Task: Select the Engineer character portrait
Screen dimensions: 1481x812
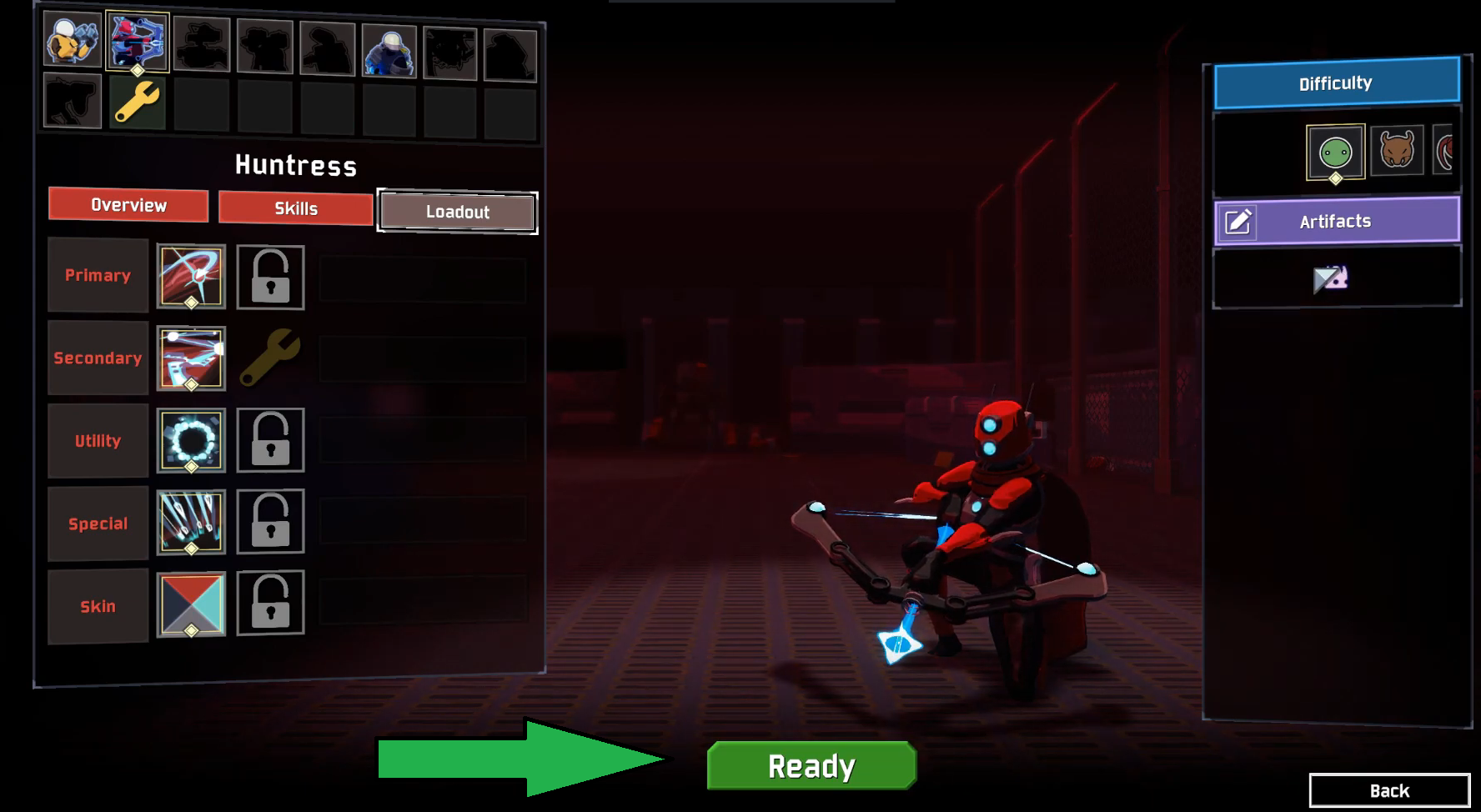Action: point(389,50)
